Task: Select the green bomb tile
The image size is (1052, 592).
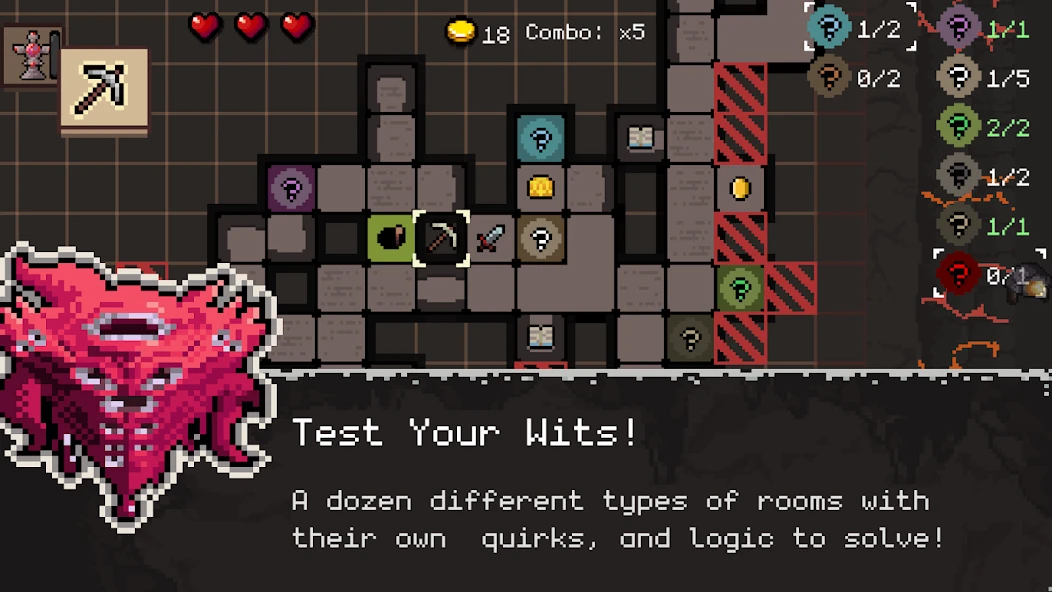Action: 391,238
